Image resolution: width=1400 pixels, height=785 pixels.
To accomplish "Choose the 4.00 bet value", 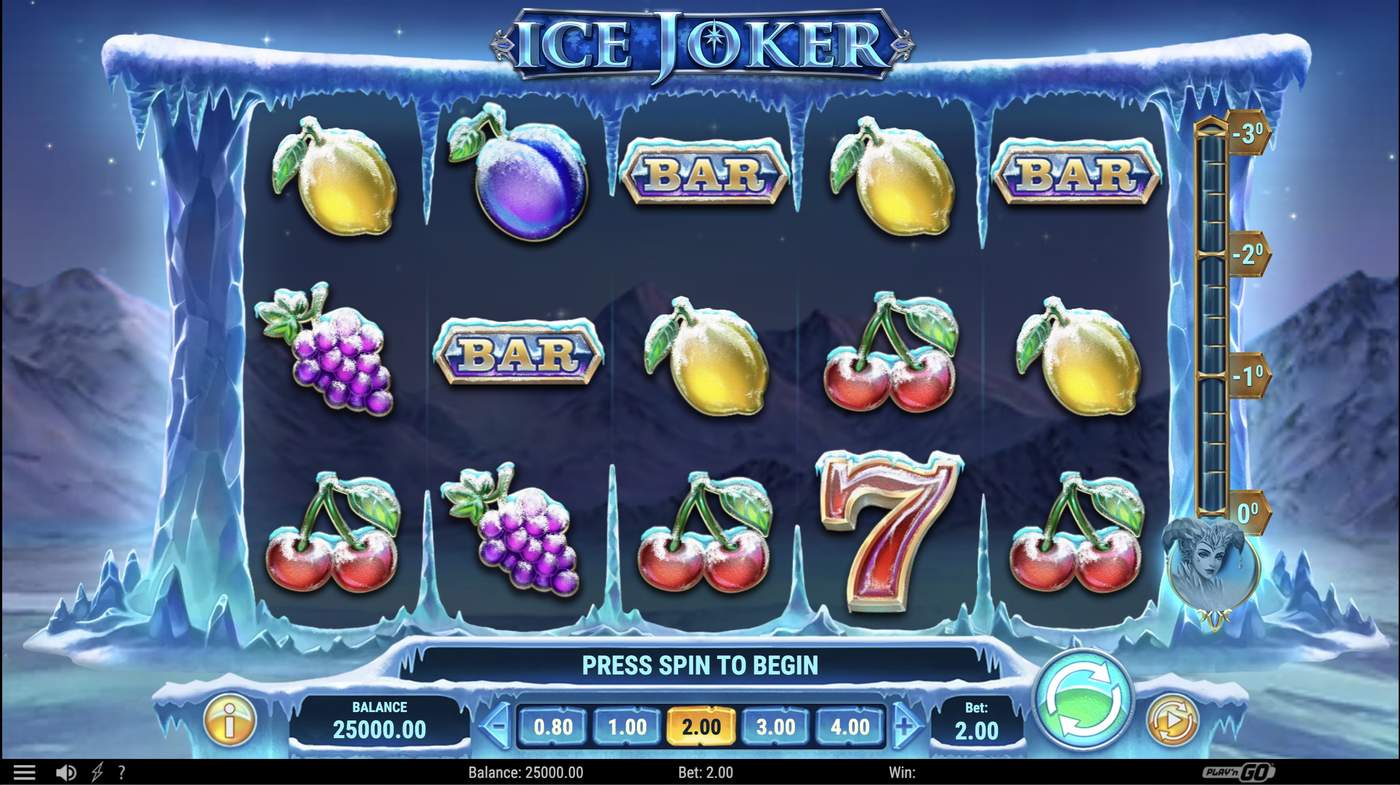I will coord(849,726).
